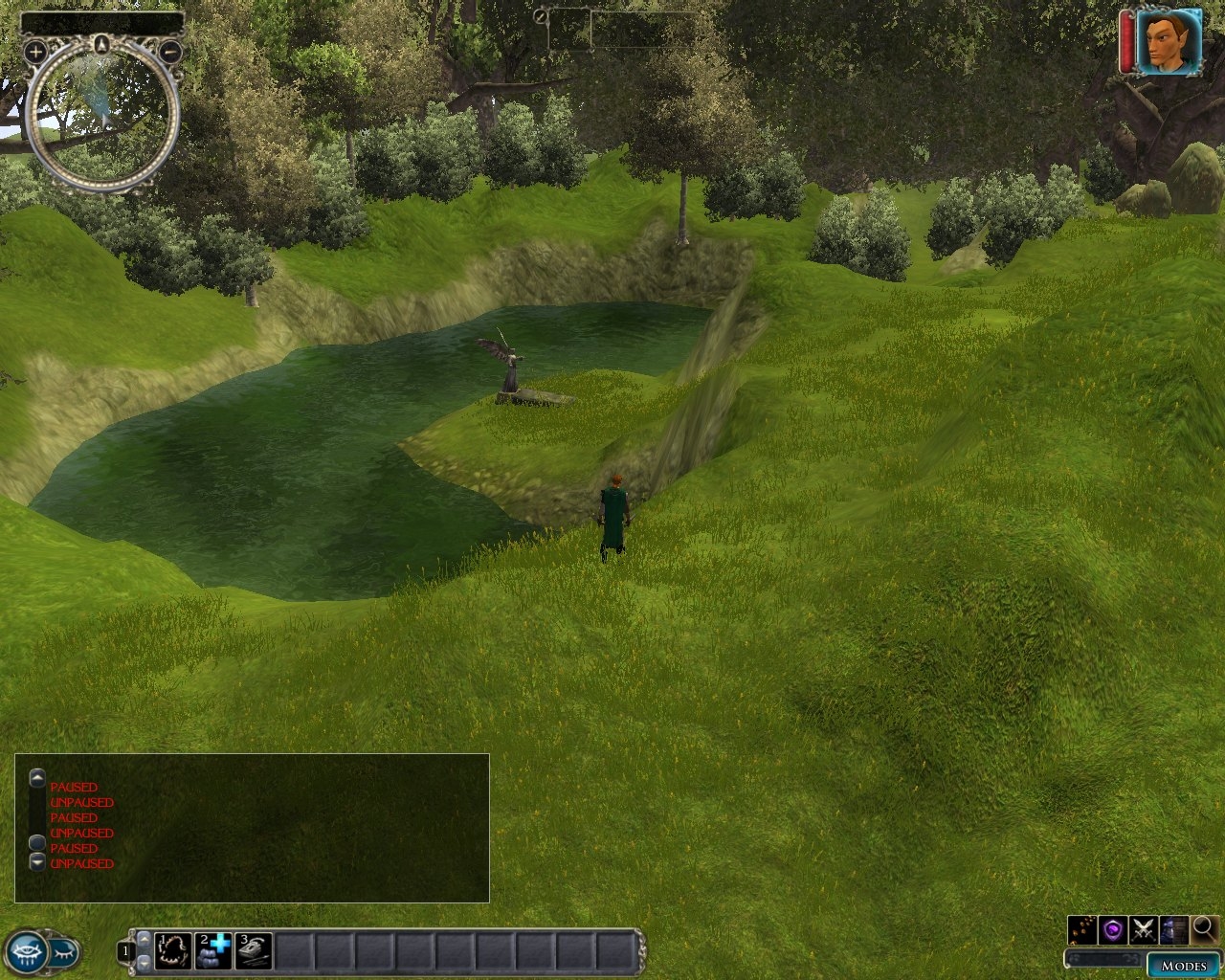This screenshot has width=1225, height=980.
Task: Zoom in the minimap with the plus button
Action: (x=35, y=52)
